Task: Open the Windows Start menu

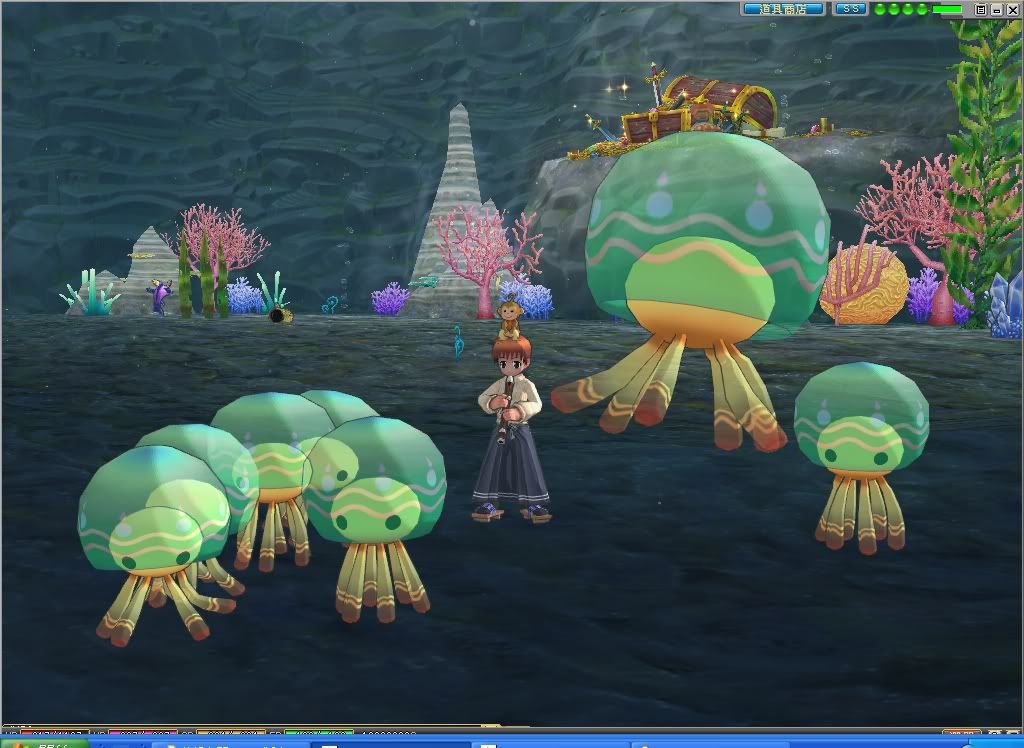Action: click(x=40, y=743)
